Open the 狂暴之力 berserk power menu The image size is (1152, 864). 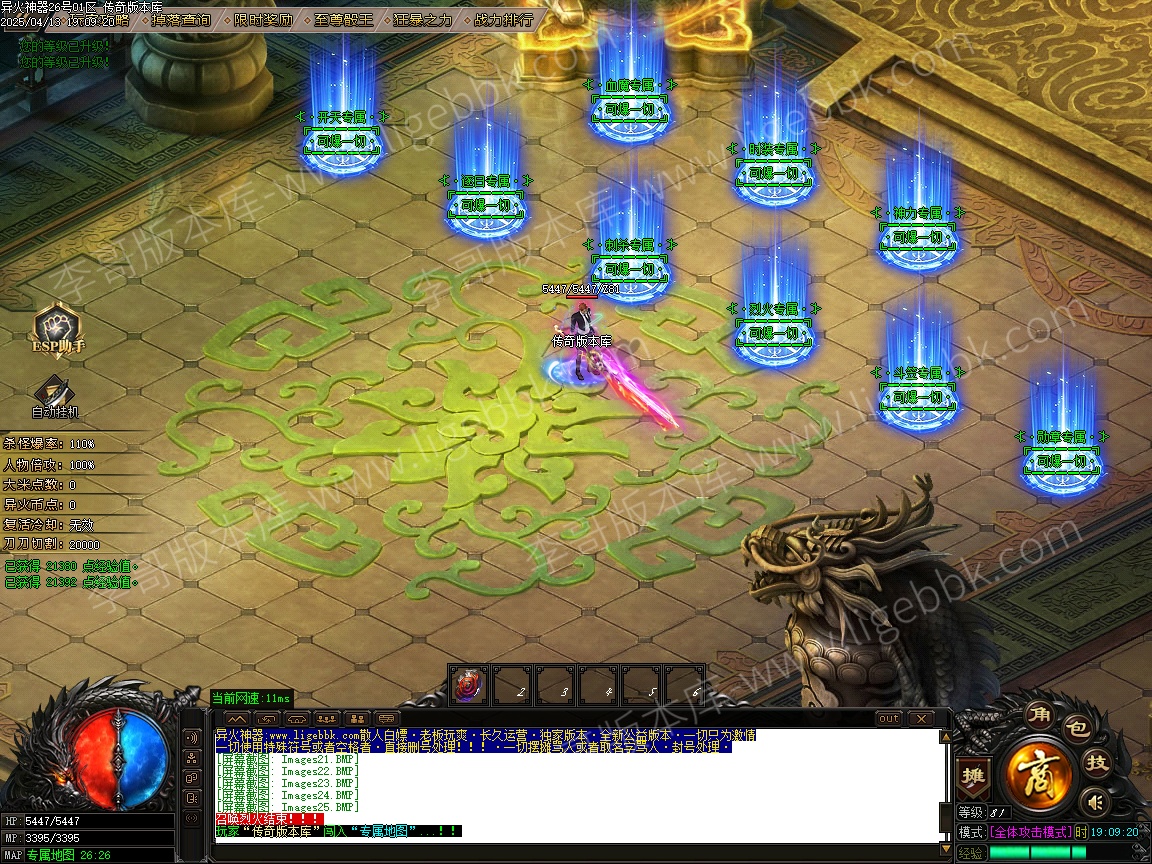pos(423,20)
